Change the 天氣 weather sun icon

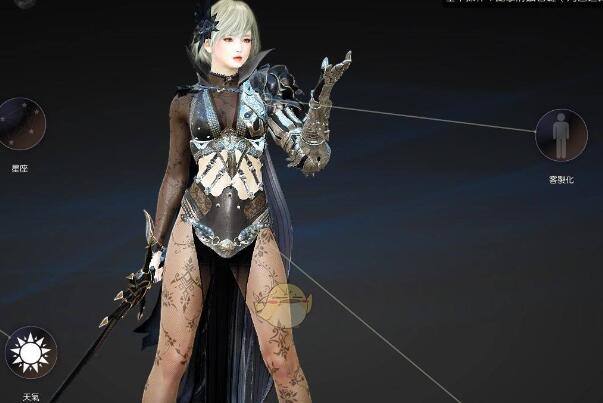(x=30, y=352)
